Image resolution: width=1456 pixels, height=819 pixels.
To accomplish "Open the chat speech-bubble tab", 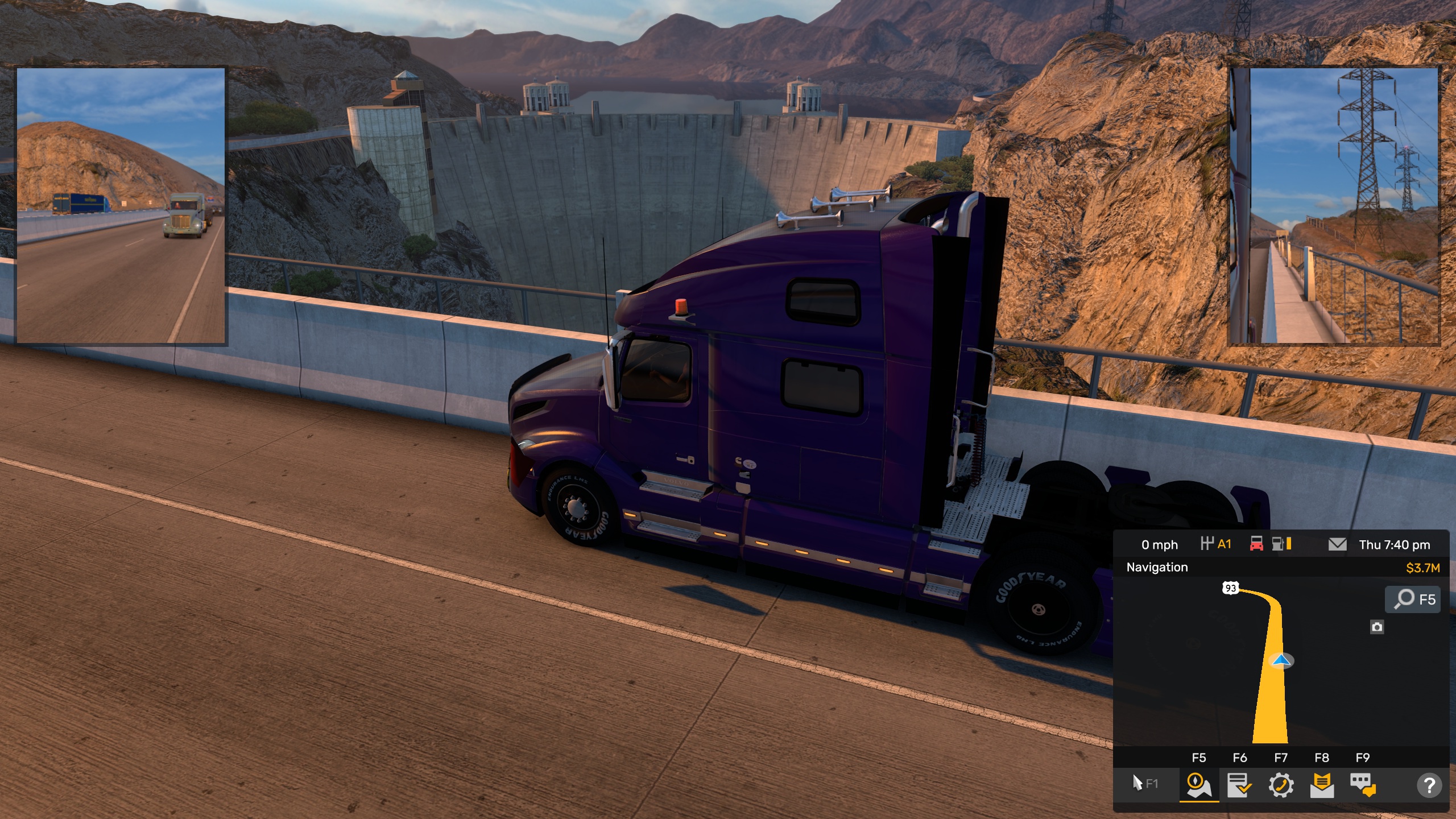I will (x=1363, y=785).
